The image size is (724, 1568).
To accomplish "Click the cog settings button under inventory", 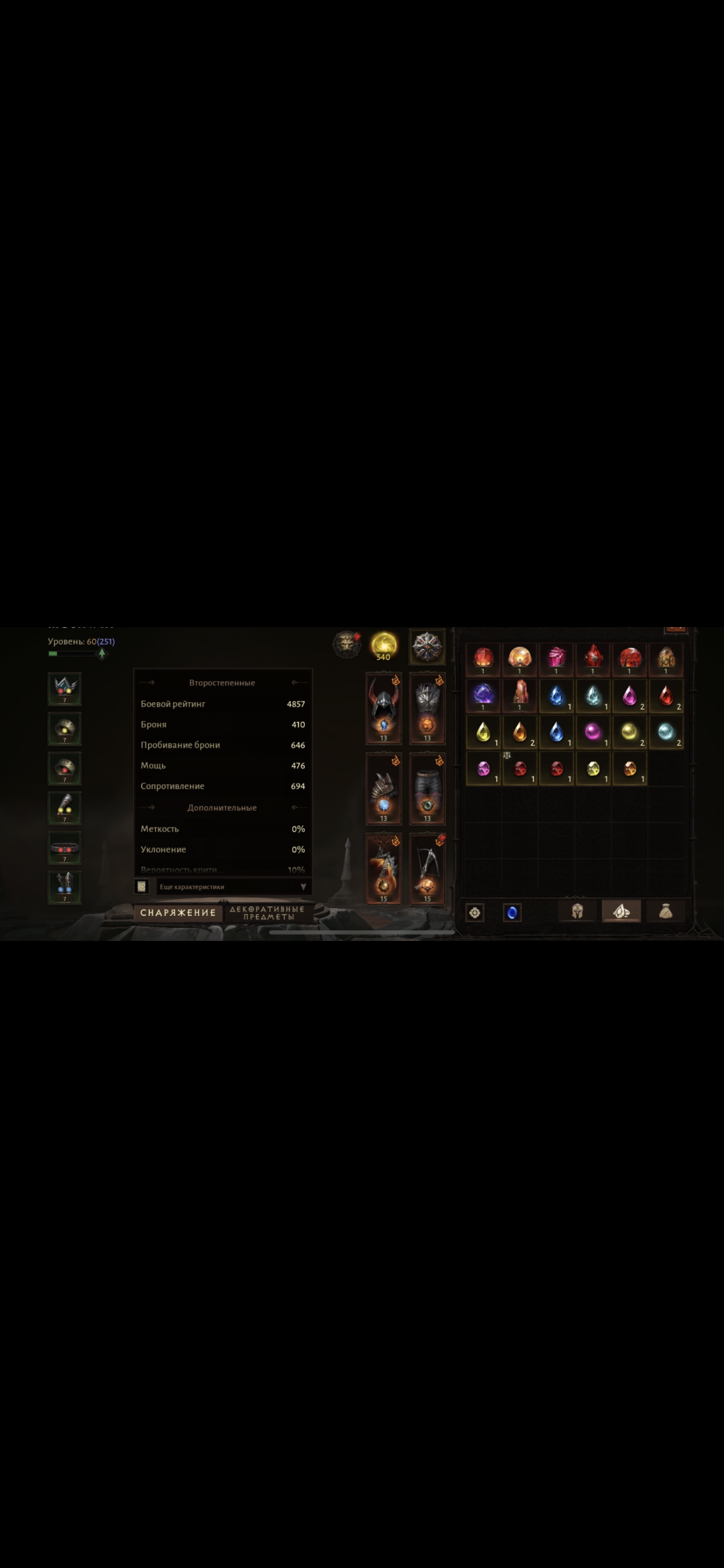I will point(475,912).
